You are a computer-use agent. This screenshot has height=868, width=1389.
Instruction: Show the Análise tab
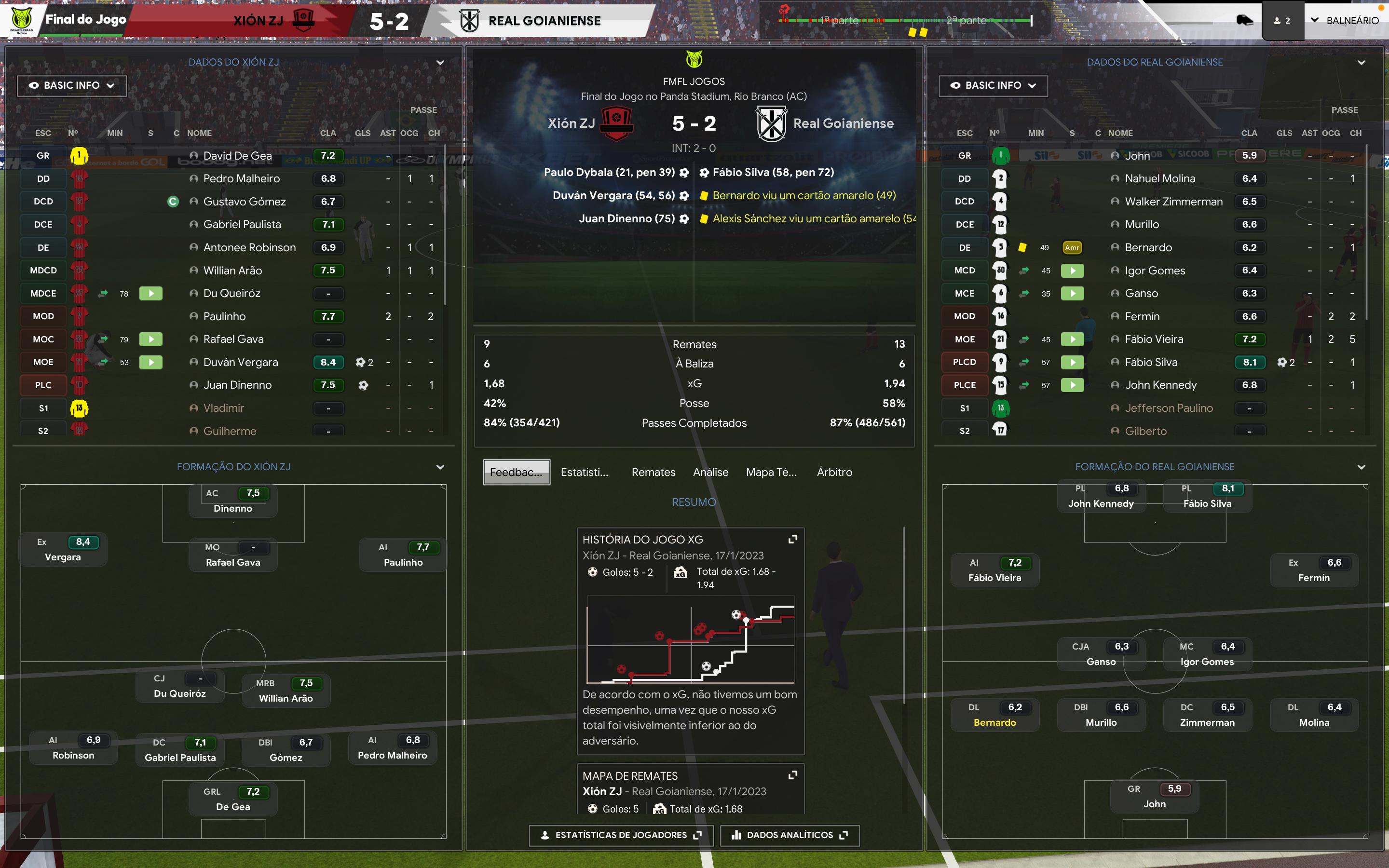pos(710,472)
